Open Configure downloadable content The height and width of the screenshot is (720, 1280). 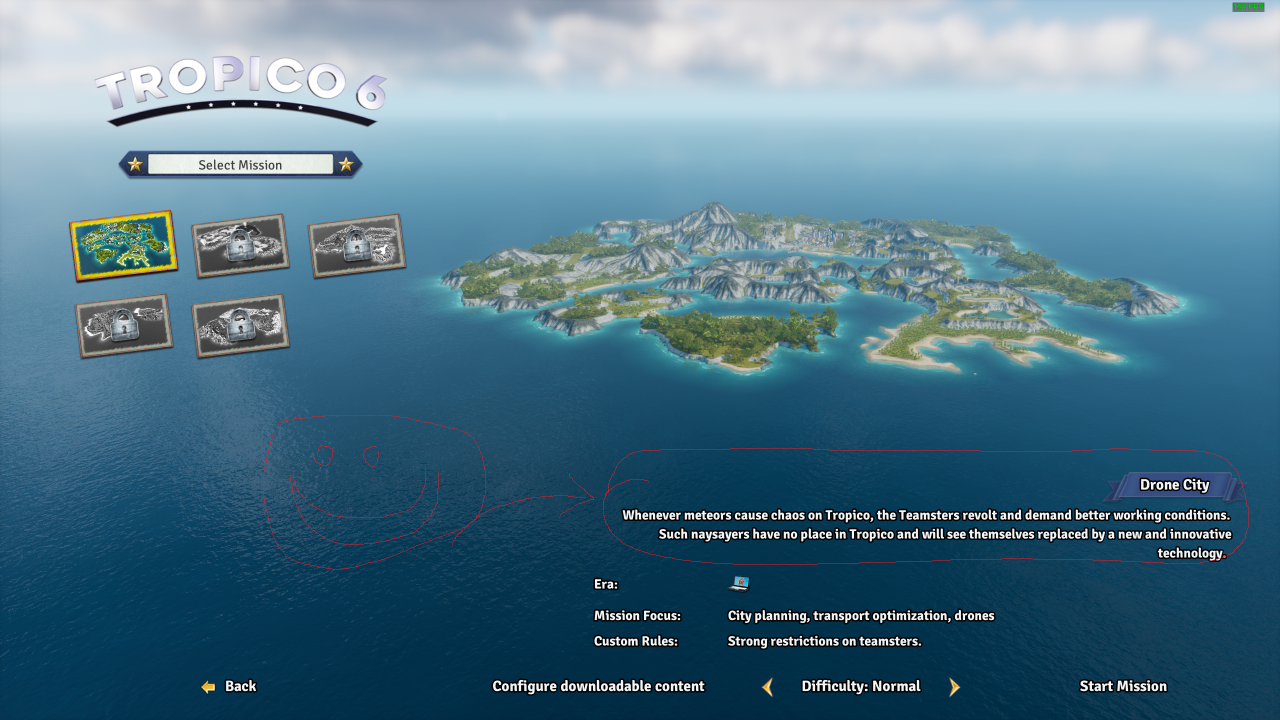598,686
